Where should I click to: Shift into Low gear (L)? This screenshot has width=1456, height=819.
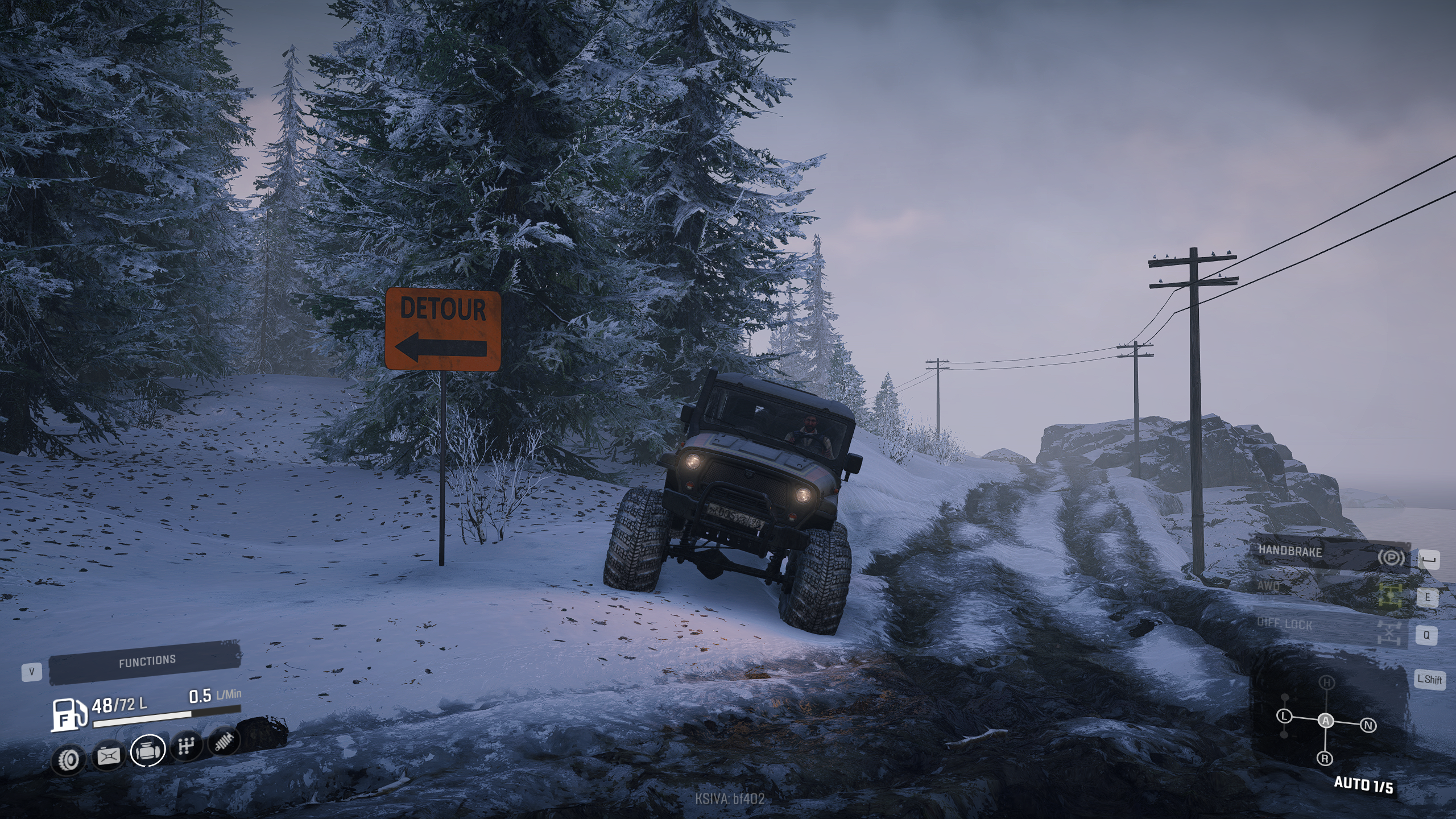(1284, 716)
